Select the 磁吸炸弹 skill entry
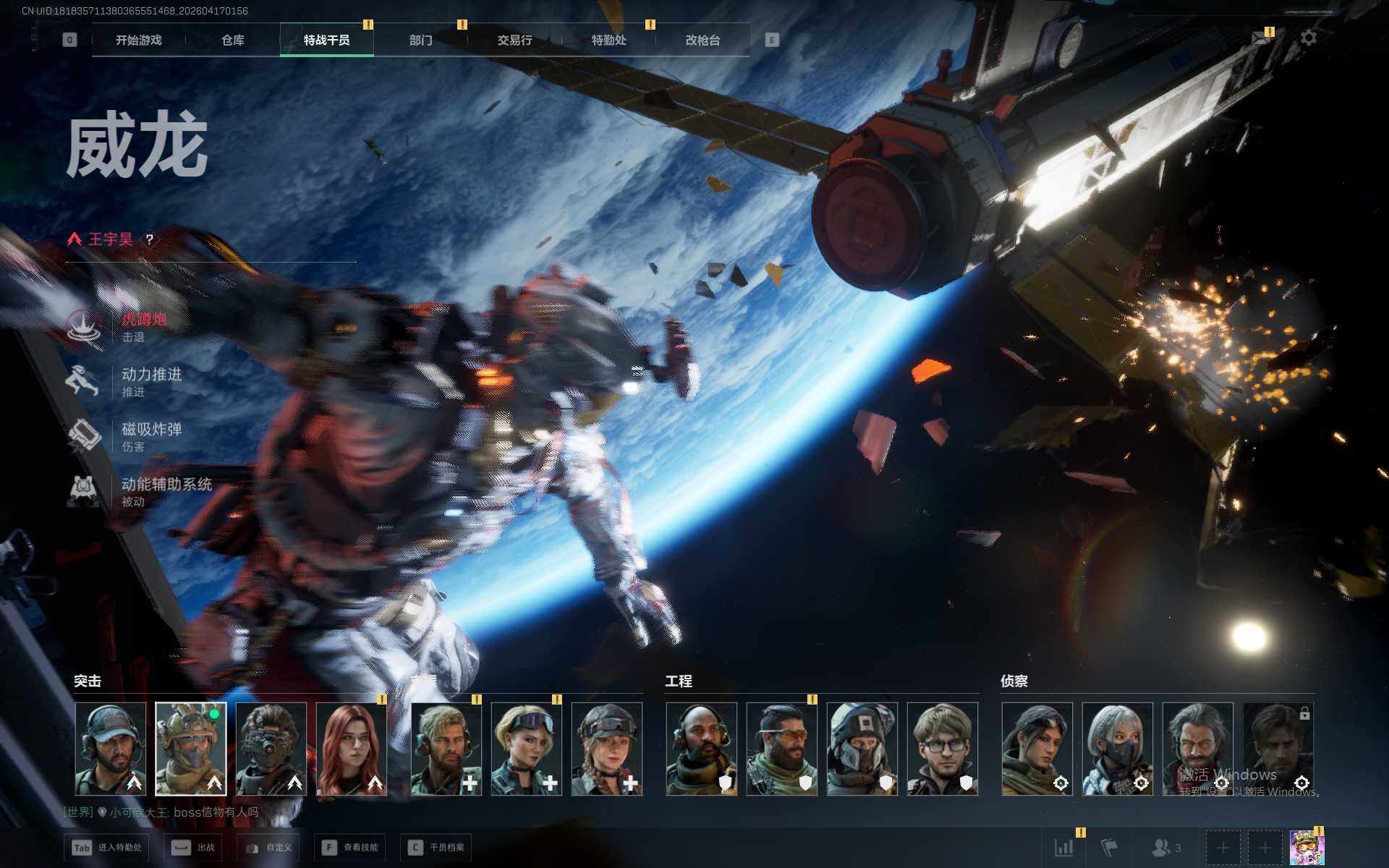1389x868 pixels. 150,435
